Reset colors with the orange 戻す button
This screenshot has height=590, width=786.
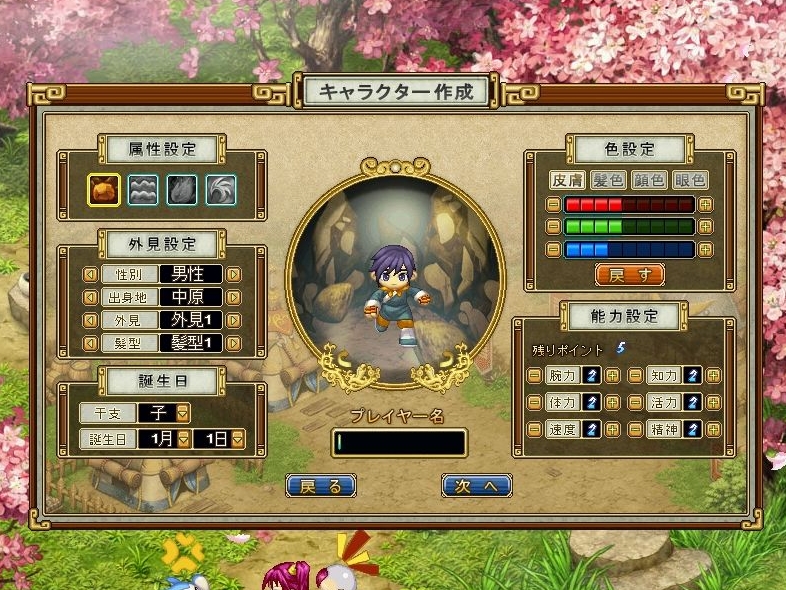tap(629, 274)
